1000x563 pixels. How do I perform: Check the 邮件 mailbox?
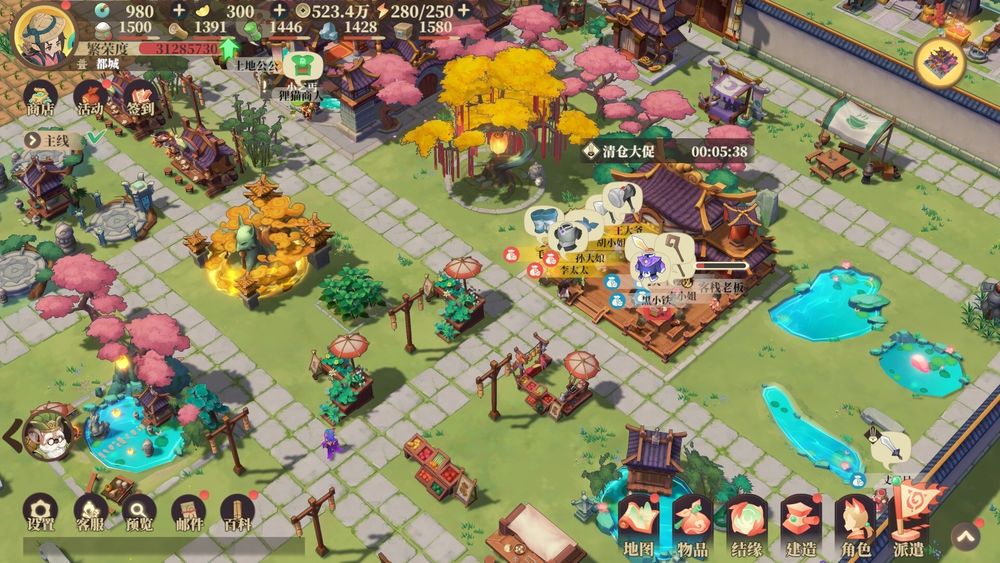pyautogui.click(x=188, y=512)
